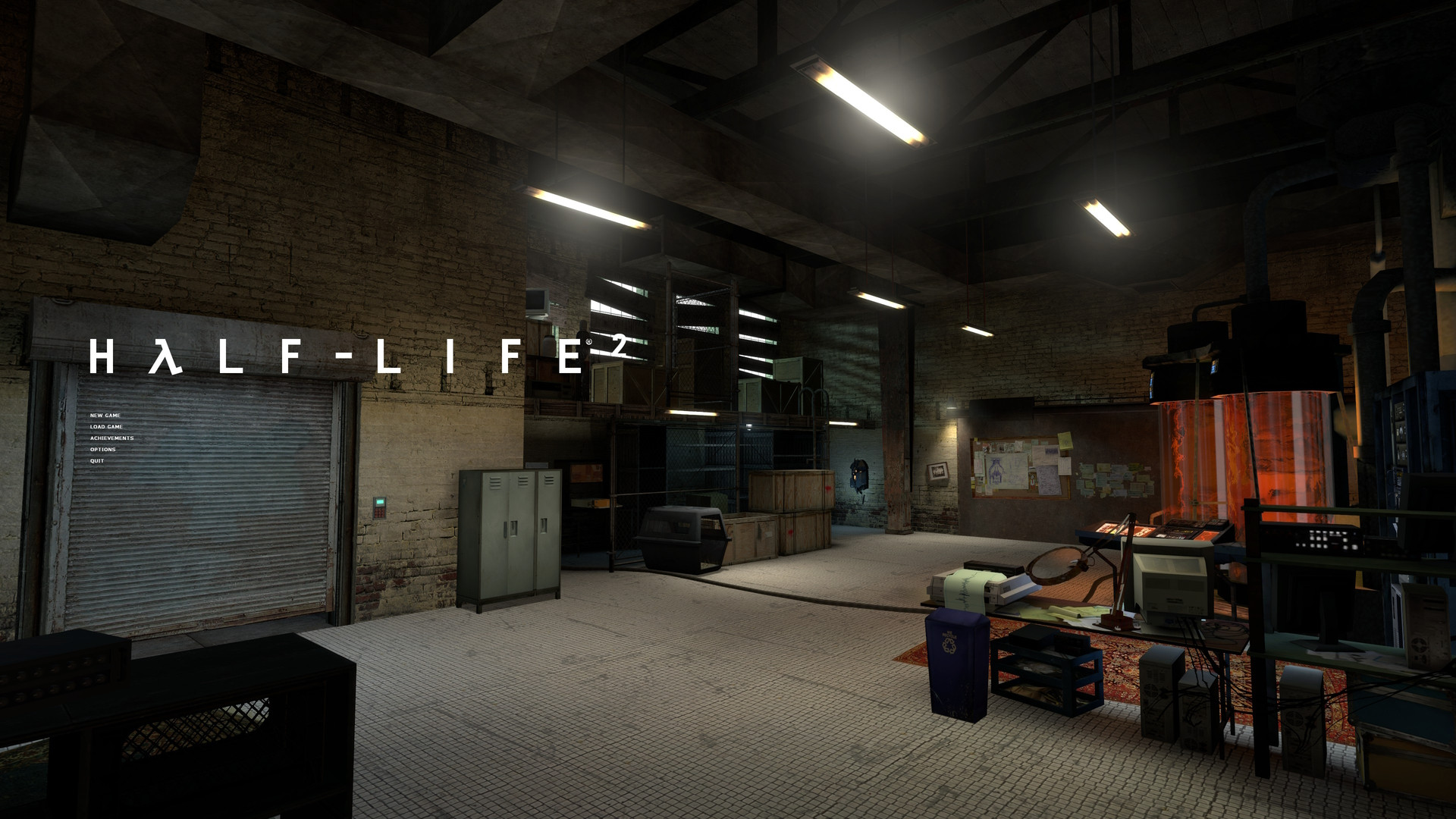The width and height of the screenshot is (1456, 819).
Task: Select NEW GAME from the menu
Action: (x=105, y=416)
